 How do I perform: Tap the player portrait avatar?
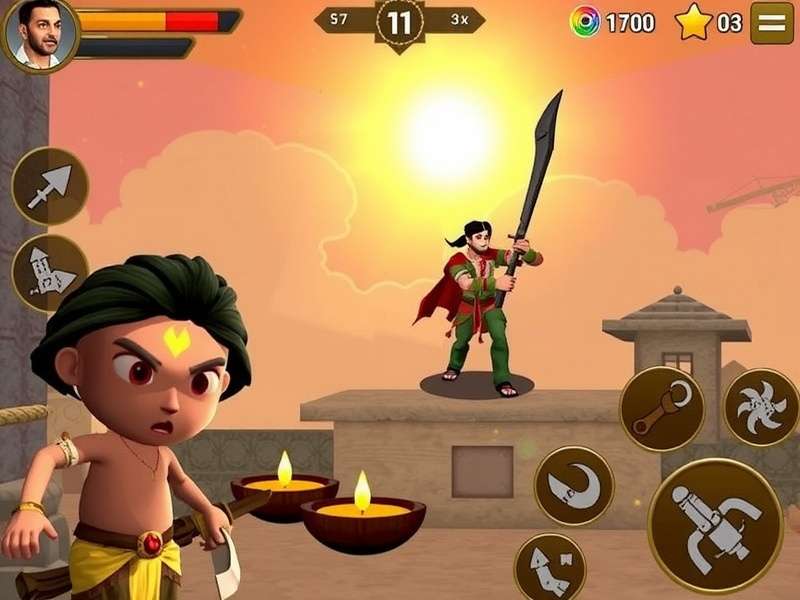pos(39,34)
